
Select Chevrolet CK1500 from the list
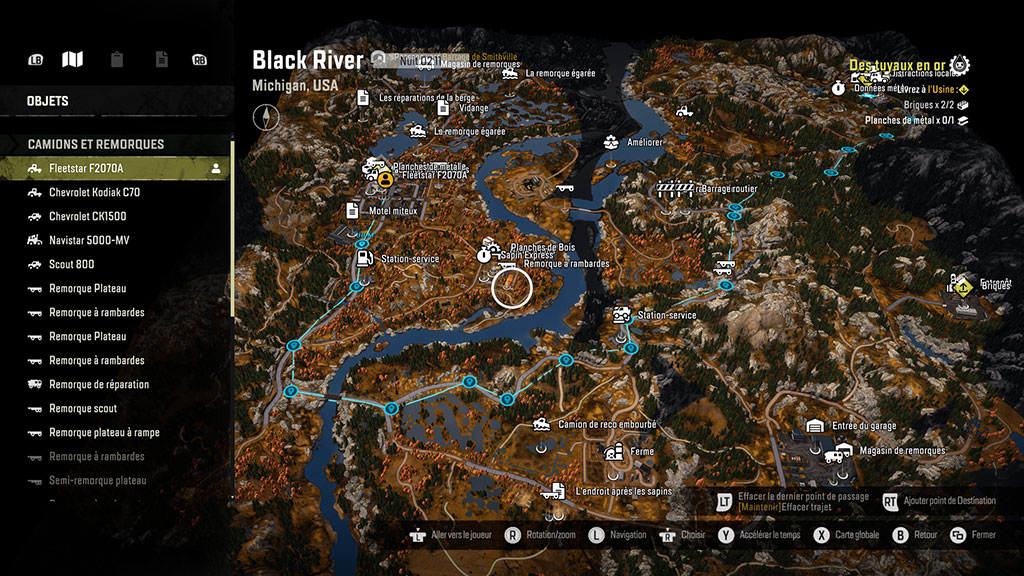tap(88, 217)
